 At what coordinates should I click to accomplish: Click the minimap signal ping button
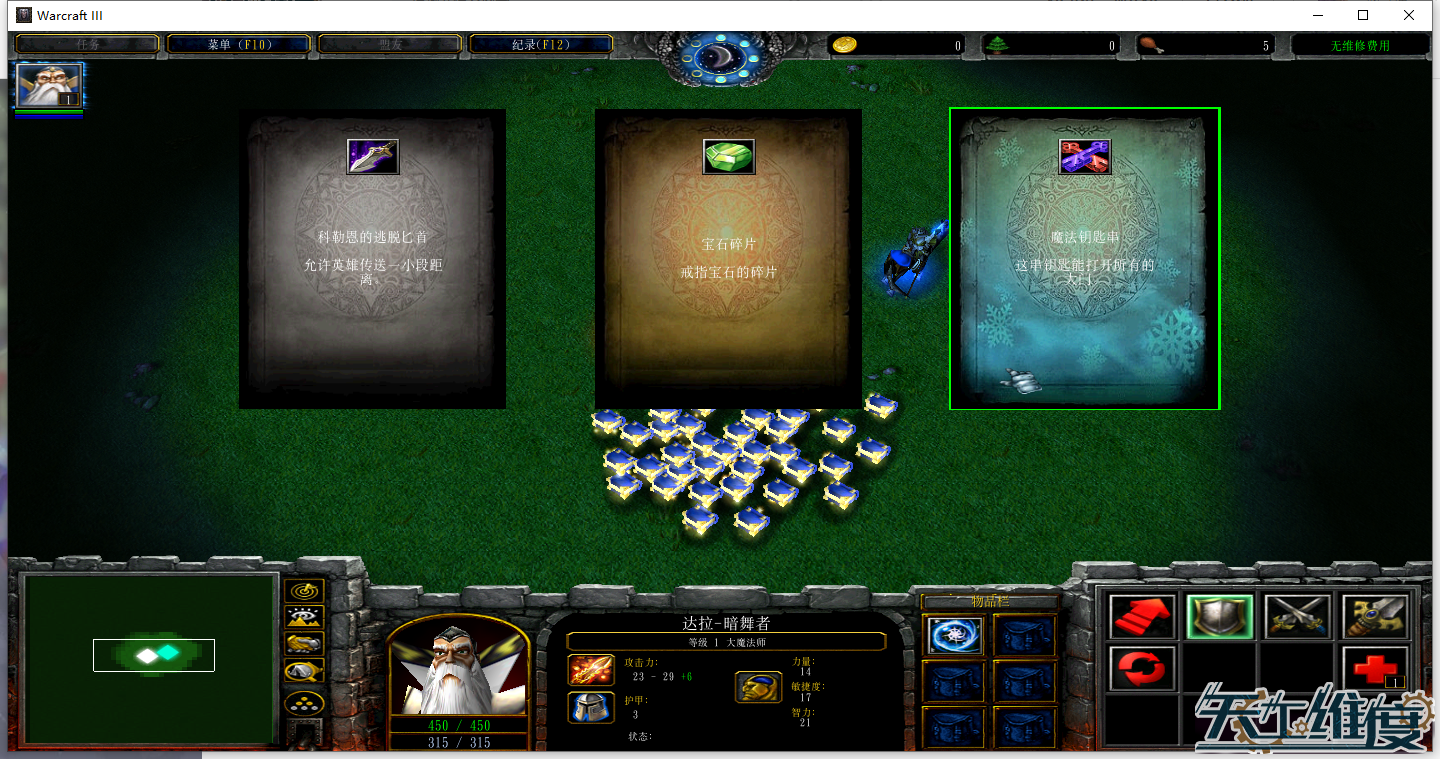point(304,591)
